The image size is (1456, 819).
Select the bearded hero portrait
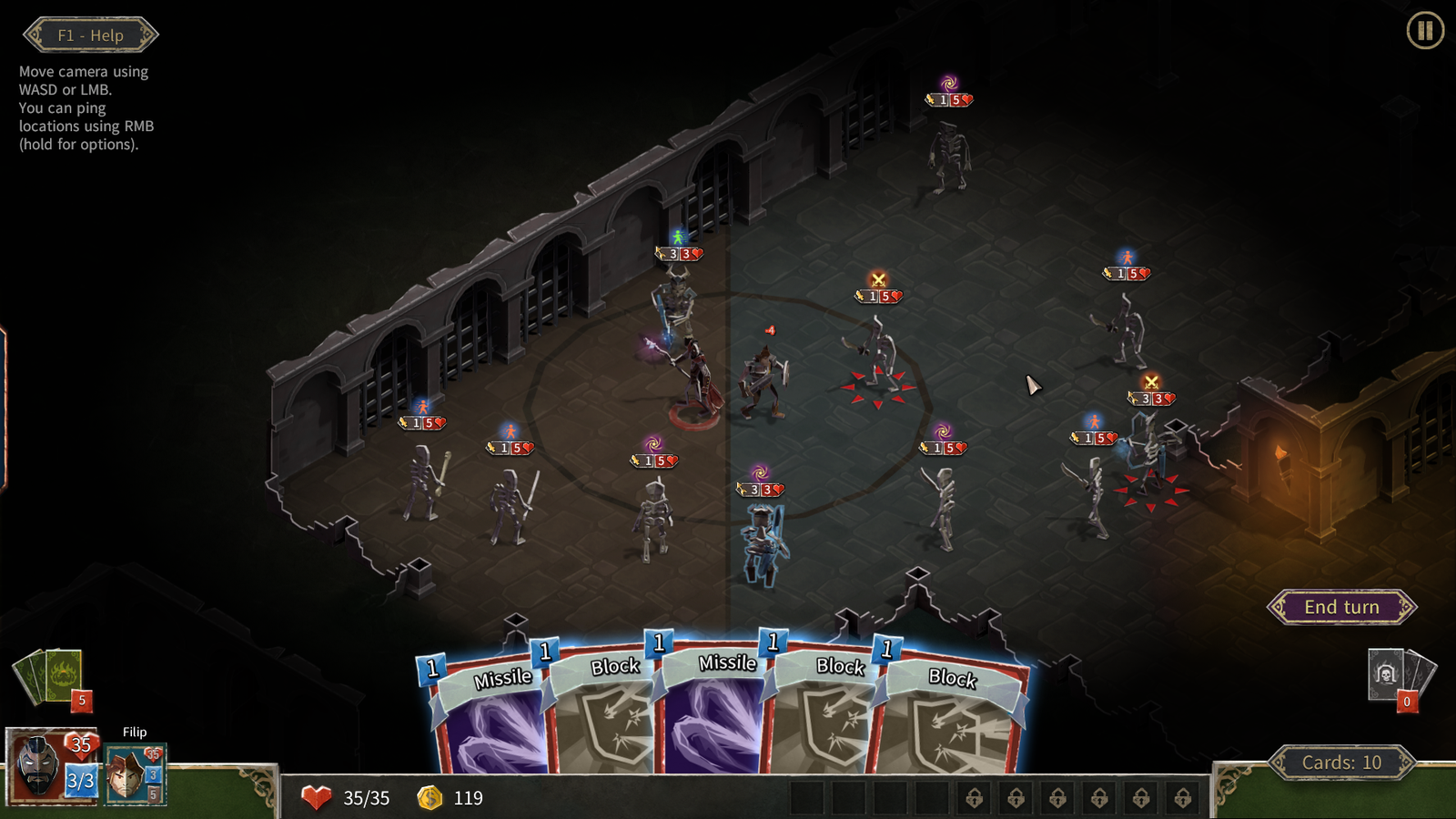tap(38, 766)
